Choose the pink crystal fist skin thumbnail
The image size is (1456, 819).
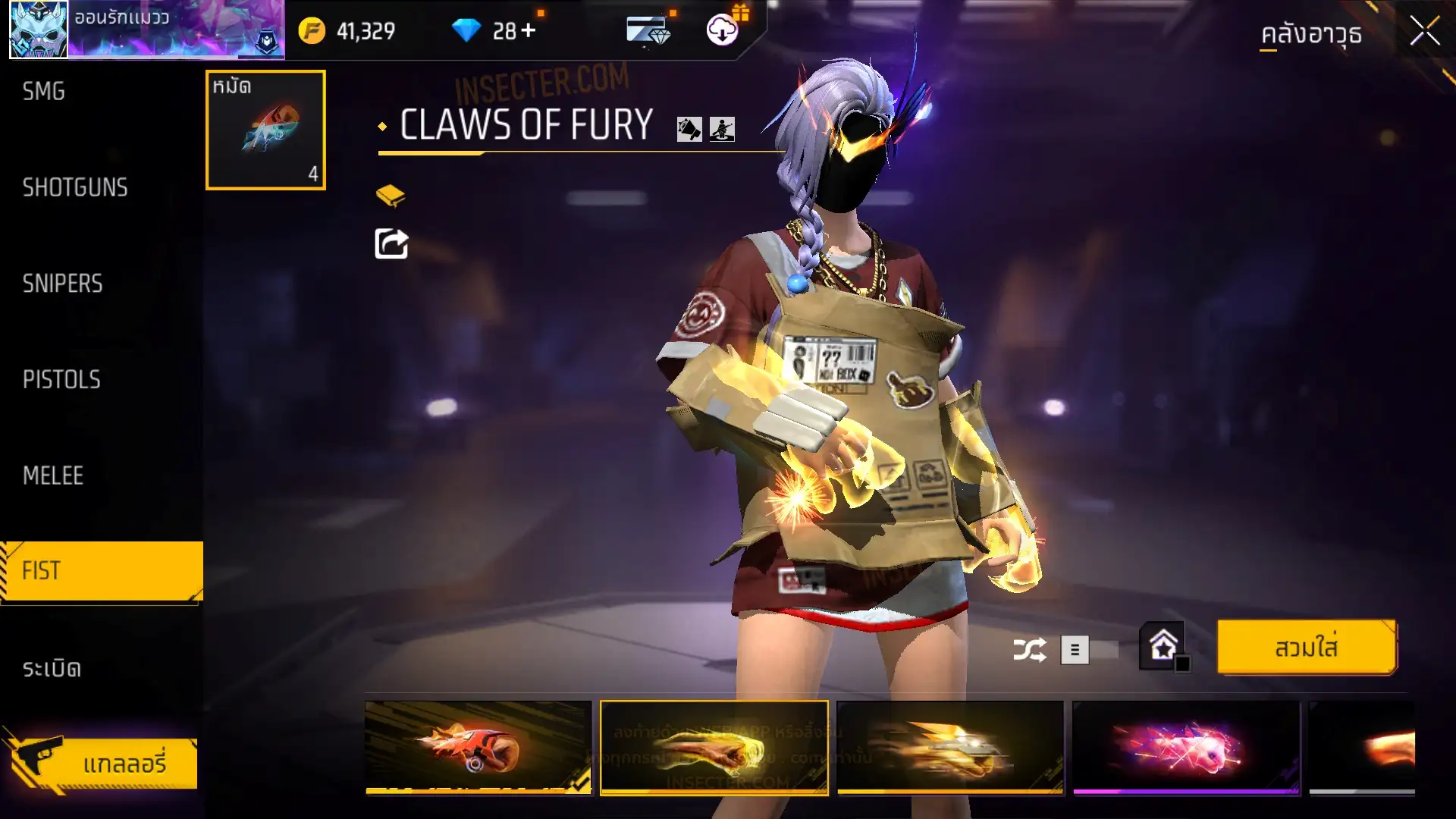pos(1186,748)
